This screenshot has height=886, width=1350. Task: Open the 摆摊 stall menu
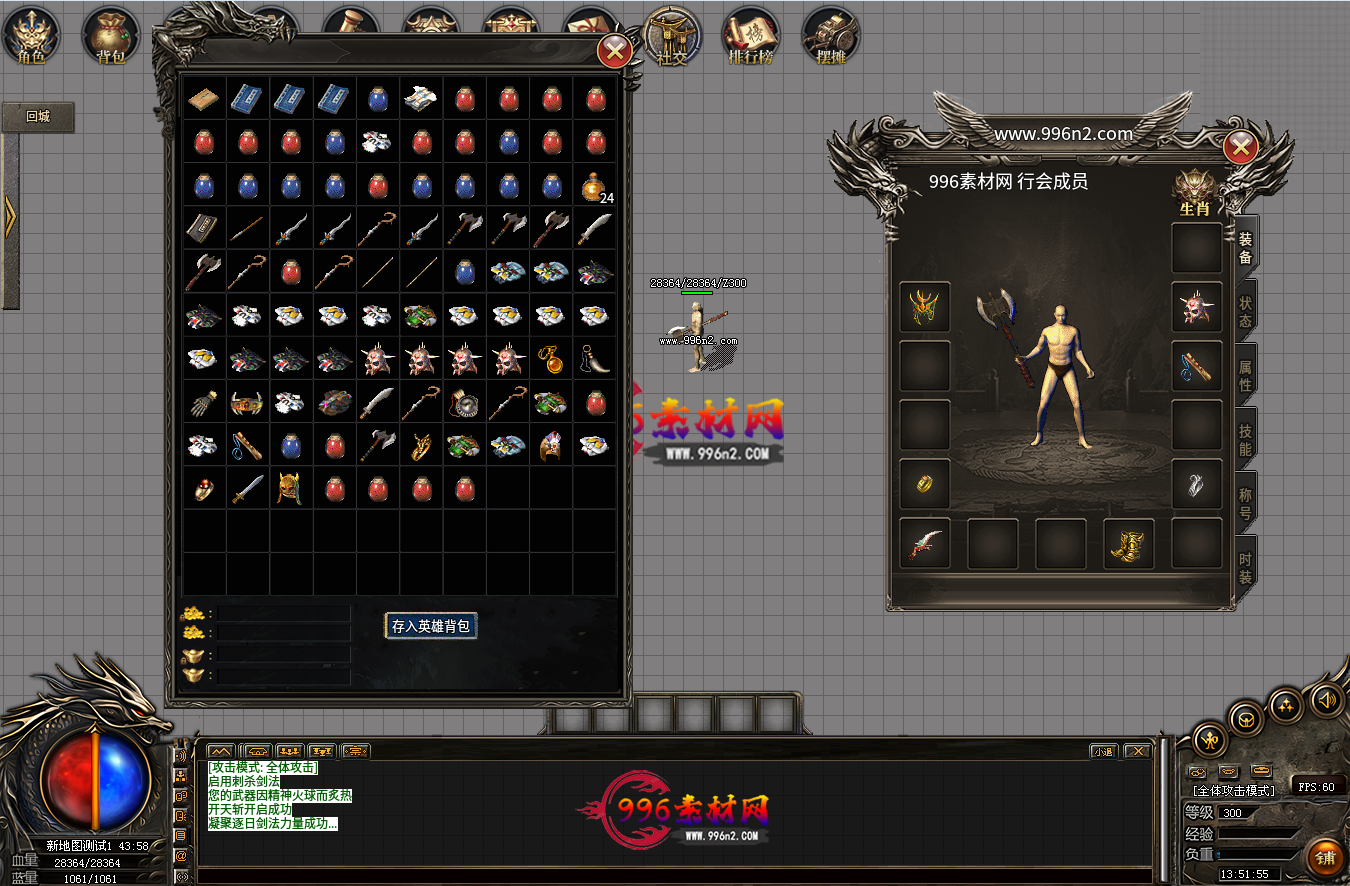click(830, 35)
